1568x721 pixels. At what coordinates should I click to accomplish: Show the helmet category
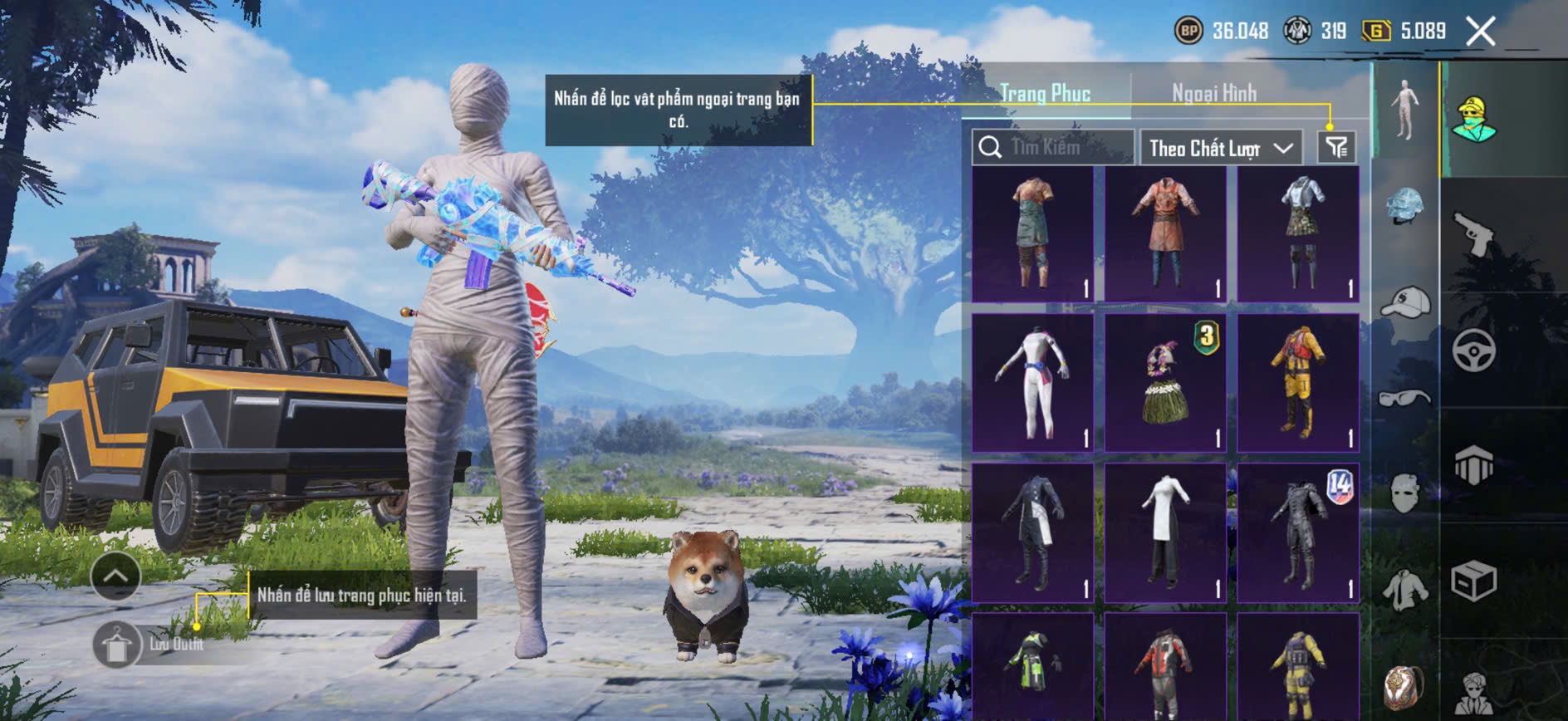click(1404, 205)
